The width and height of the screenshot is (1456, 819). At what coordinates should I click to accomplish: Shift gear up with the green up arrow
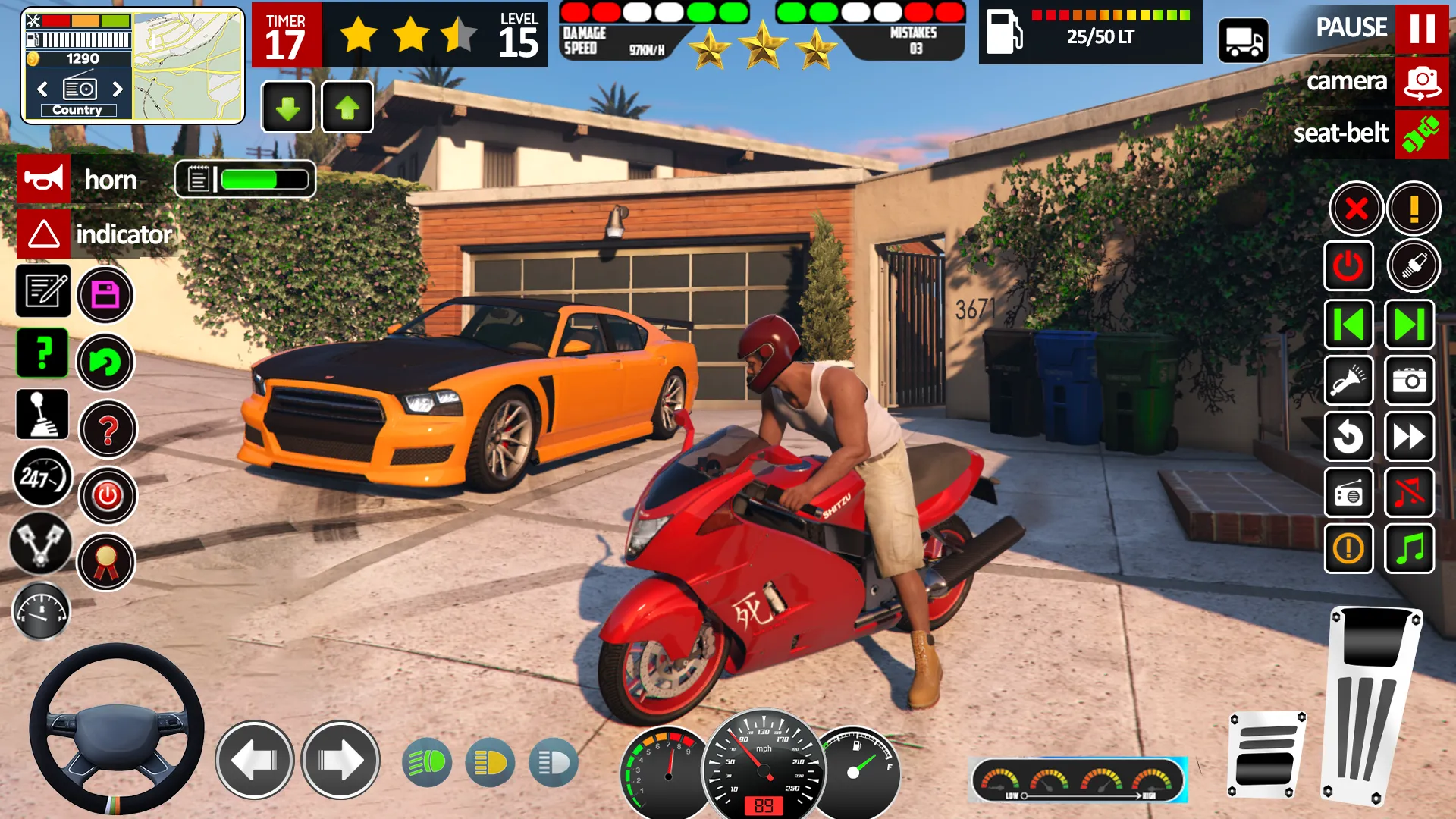click(x=347, y=107)
